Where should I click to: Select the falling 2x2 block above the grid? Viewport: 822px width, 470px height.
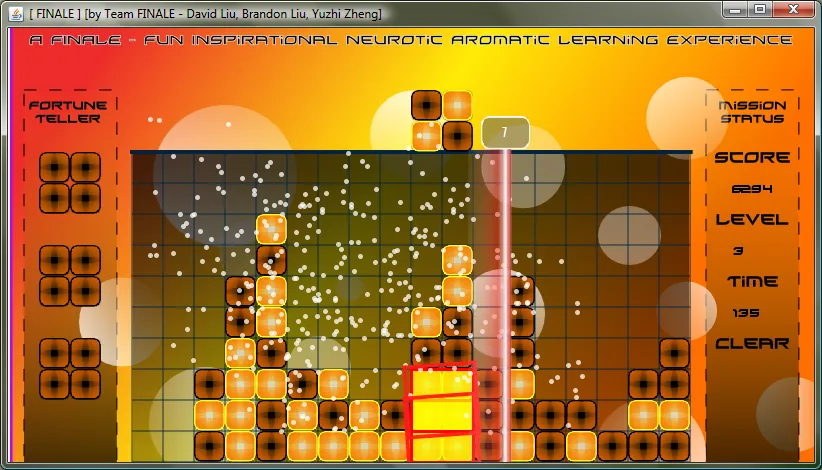coord(442,121)
